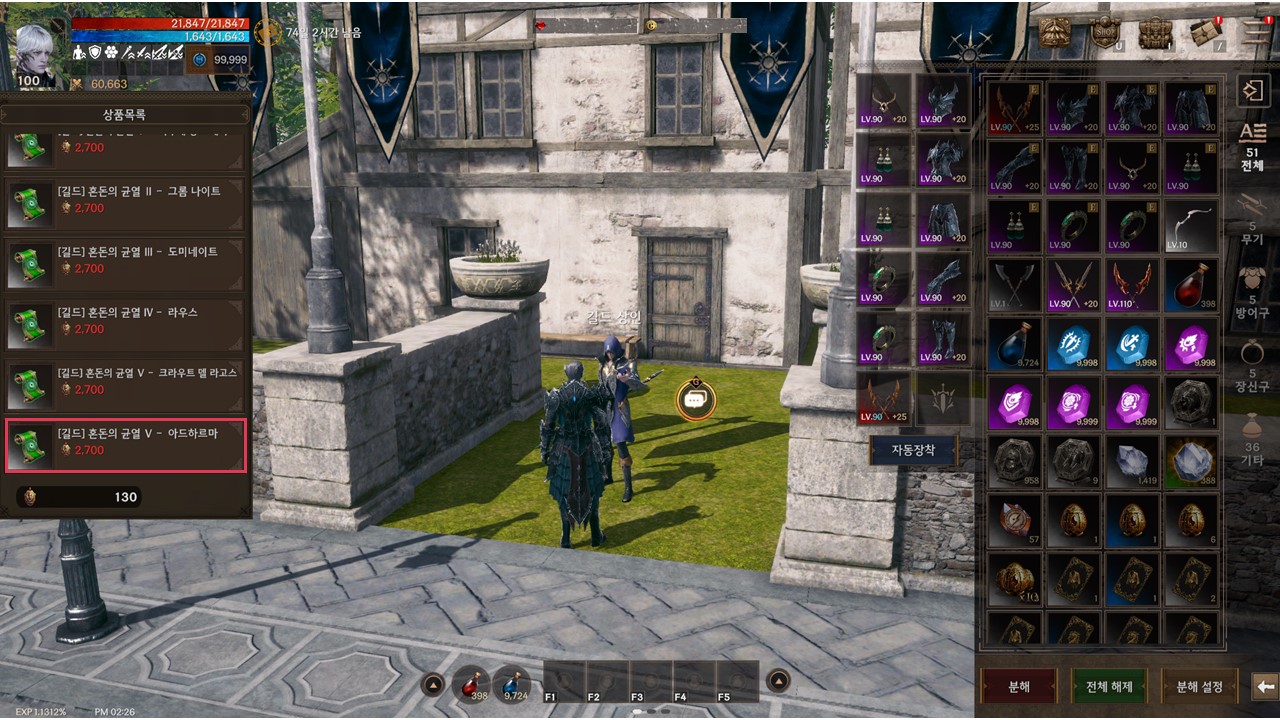This screenshot has height=720, width=1280.
Task: Click the 분해 dismantle button
Action: [x=1018, y=687]
